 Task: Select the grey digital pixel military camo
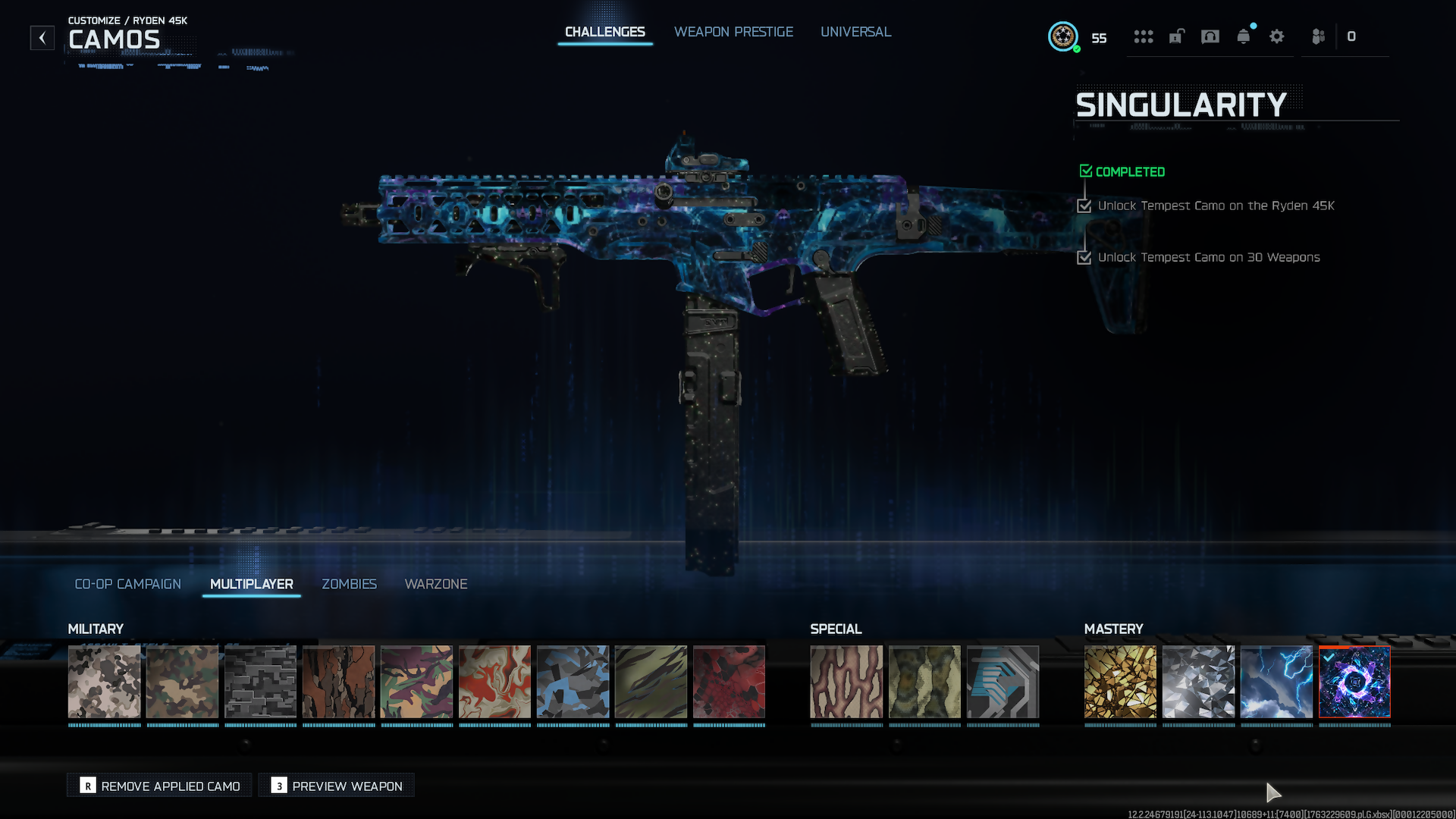coord(260,682)
